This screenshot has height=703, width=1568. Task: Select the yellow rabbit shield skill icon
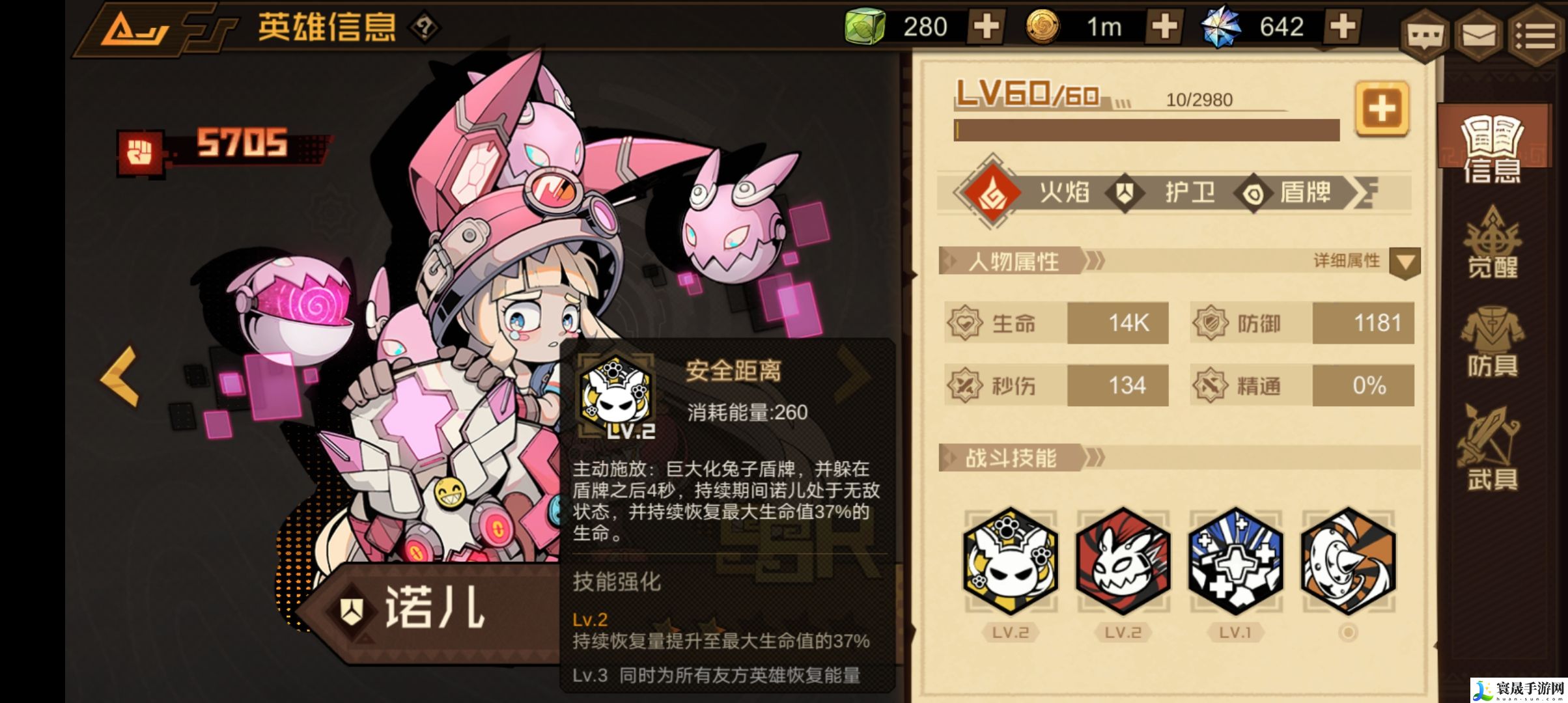point(1011,561)
